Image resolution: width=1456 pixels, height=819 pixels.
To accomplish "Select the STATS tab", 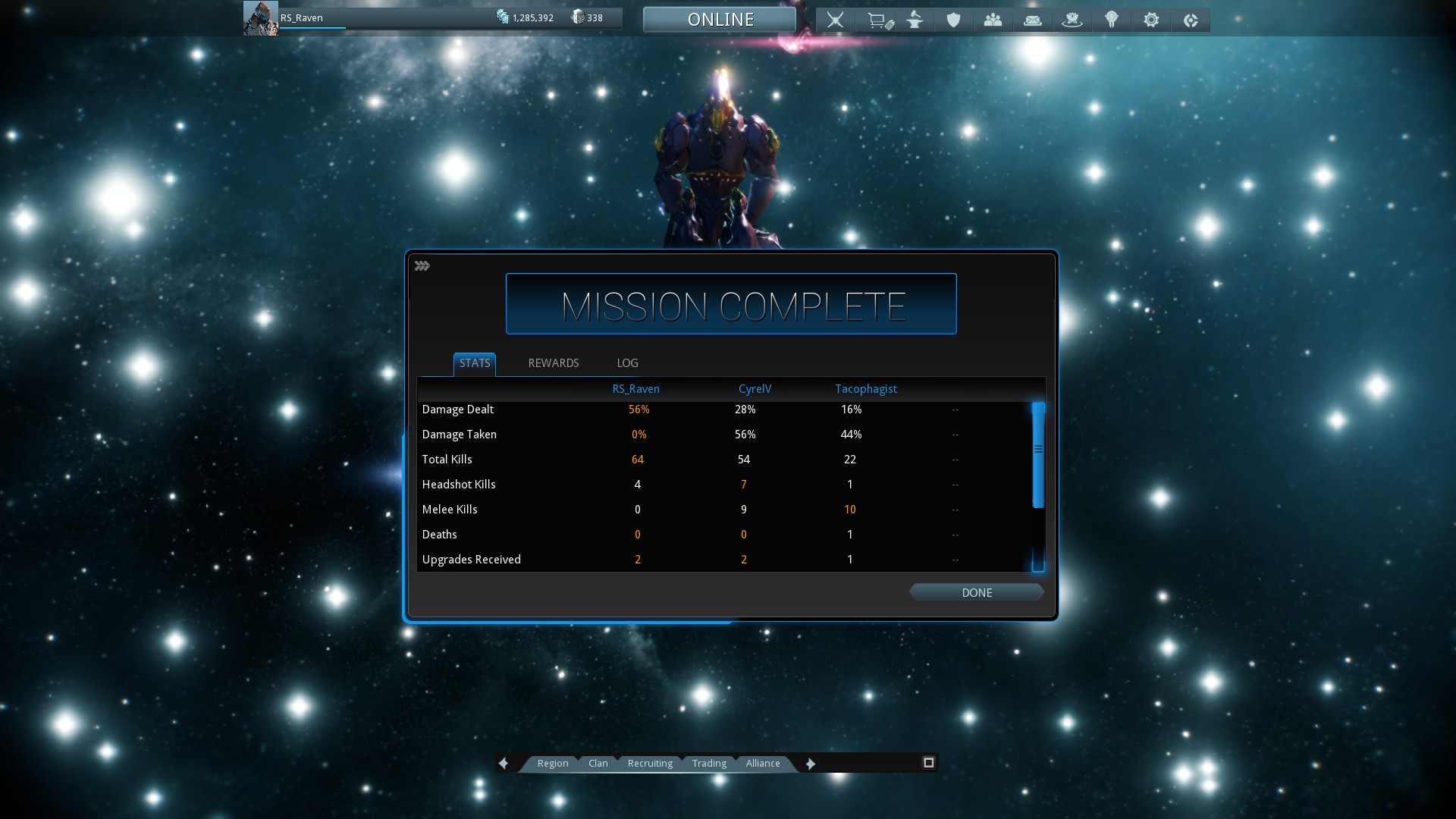I will [475, 363].
